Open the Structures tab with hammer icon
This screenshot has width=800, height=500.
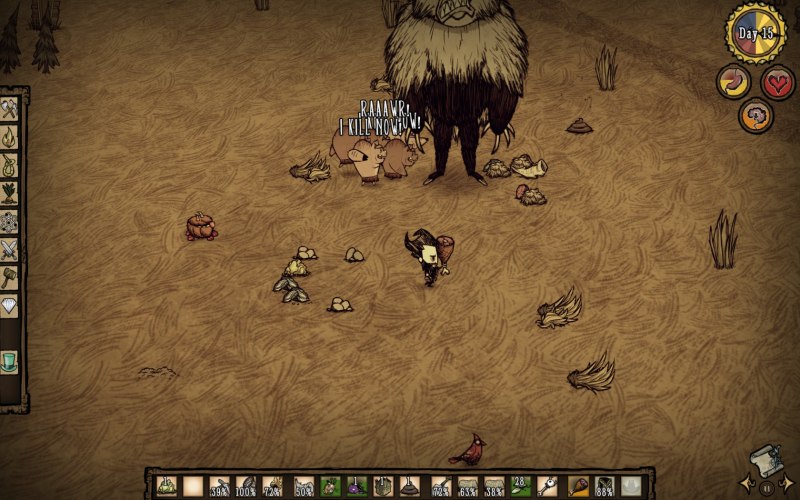(10, 277)
